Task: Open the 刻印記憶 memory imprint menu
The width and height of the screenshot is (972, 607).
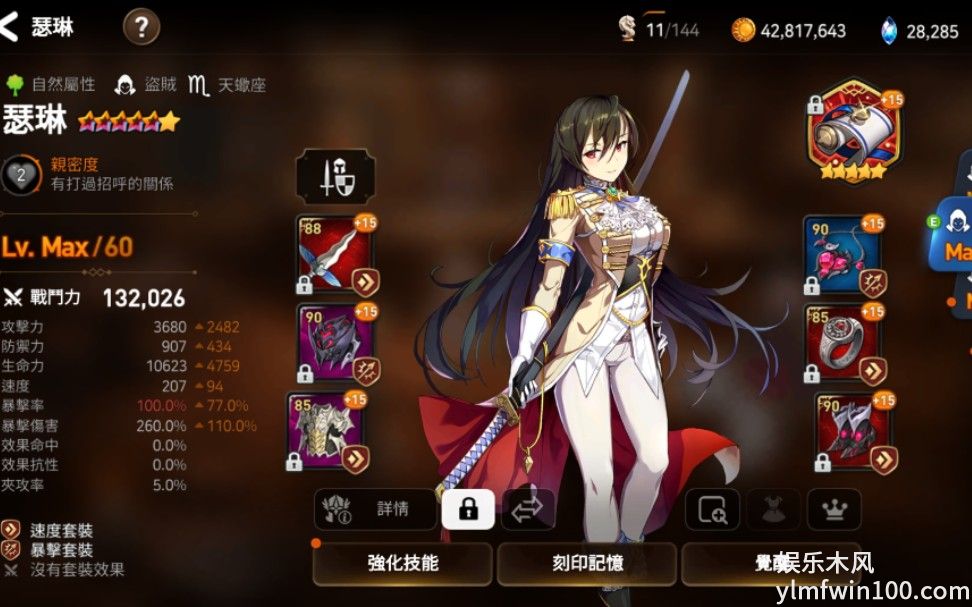Action: (588, 563)
